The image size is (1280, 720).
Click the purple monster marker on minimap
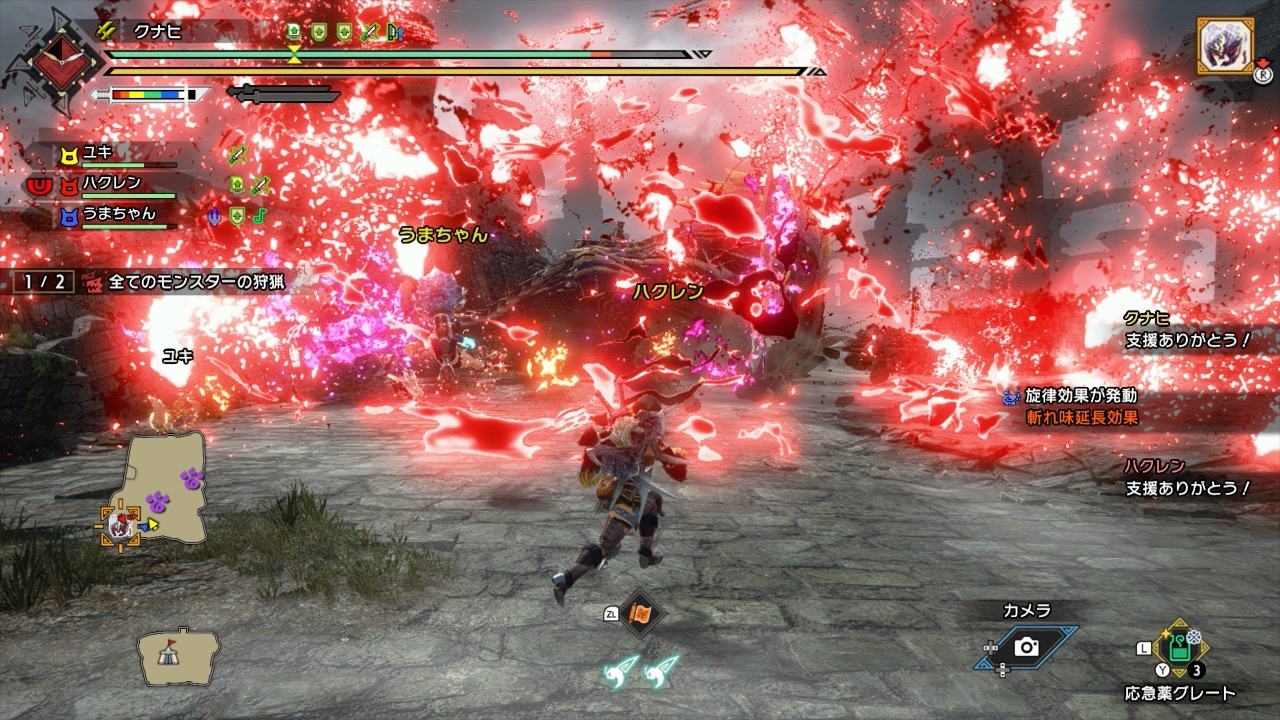point(157,500)
